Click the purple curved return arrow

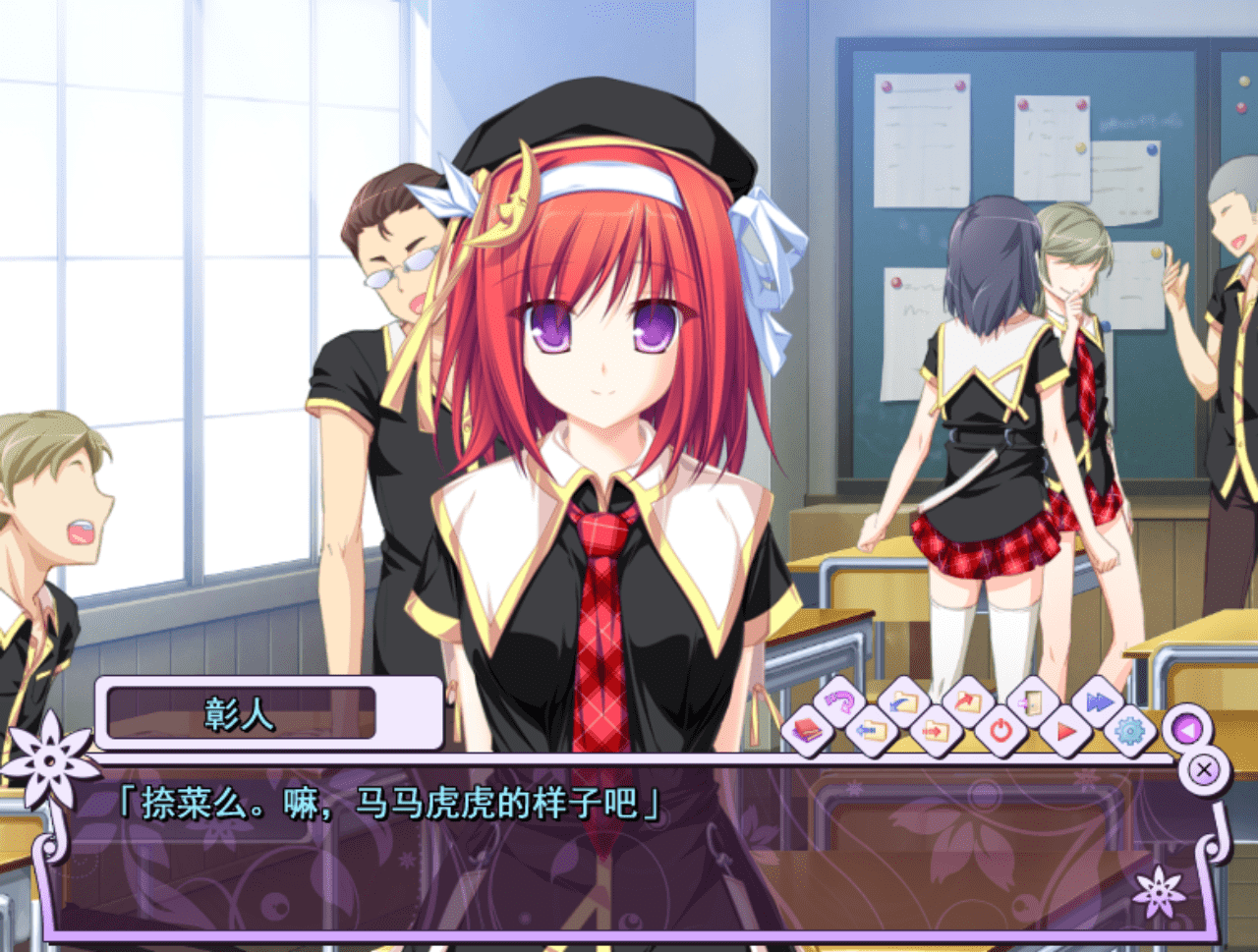[838, 701]
